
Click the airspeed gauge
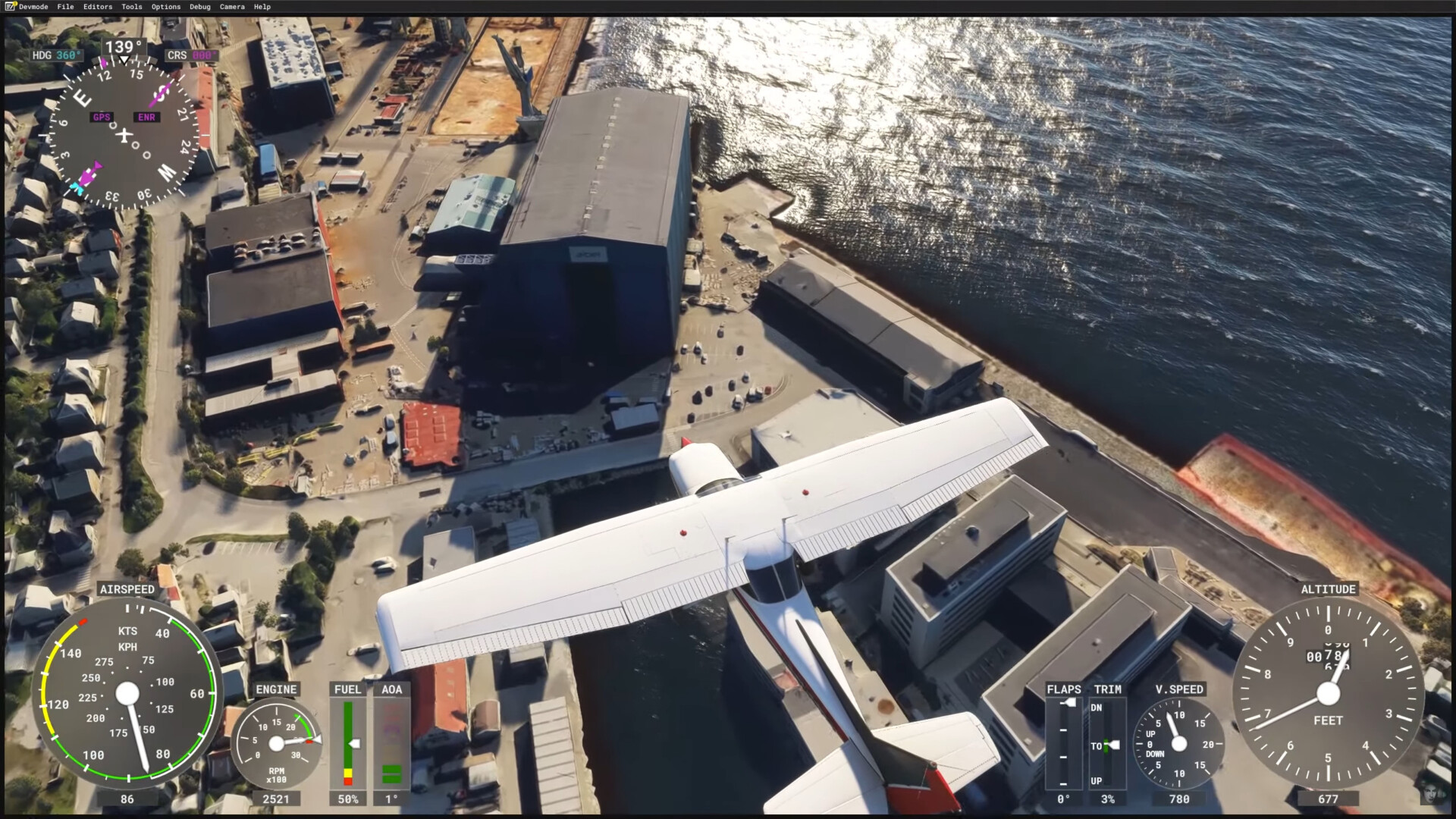pos(127,693)
